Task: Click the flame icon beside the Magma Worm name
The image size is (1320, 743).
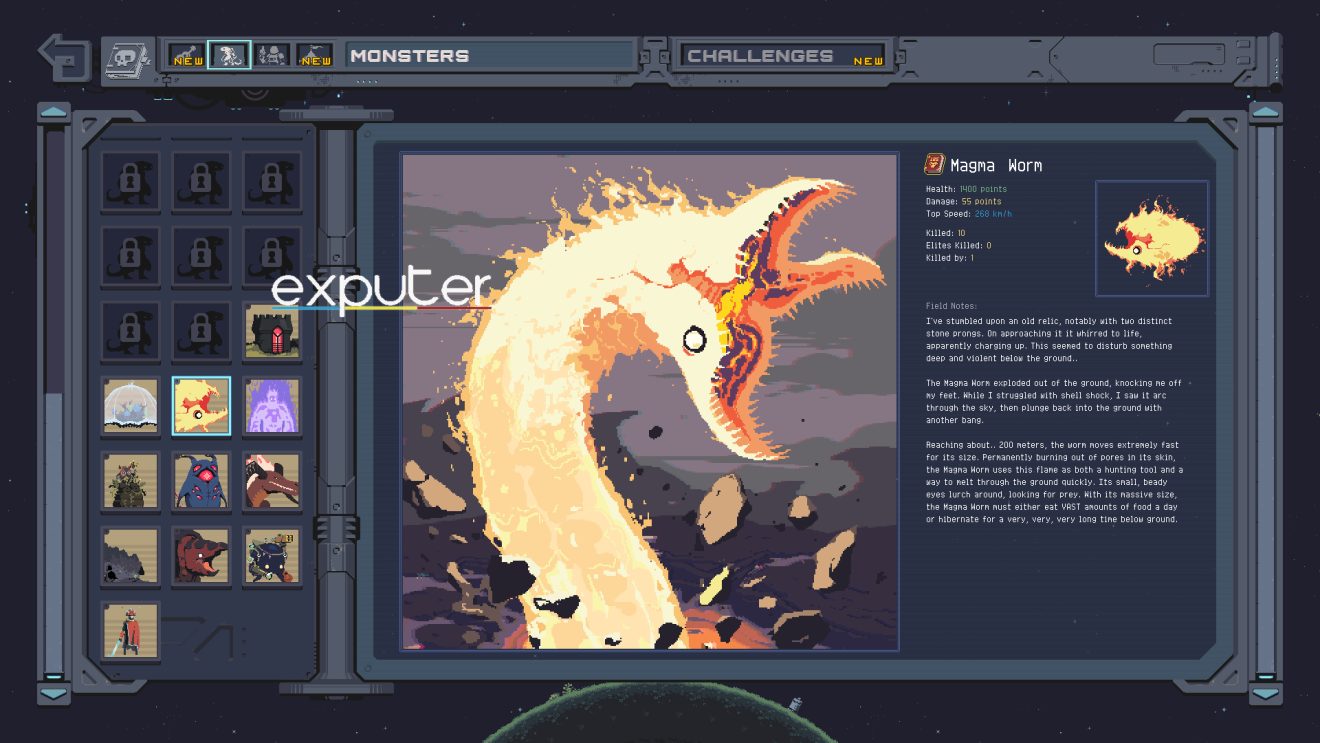Action: coord(932,165)
